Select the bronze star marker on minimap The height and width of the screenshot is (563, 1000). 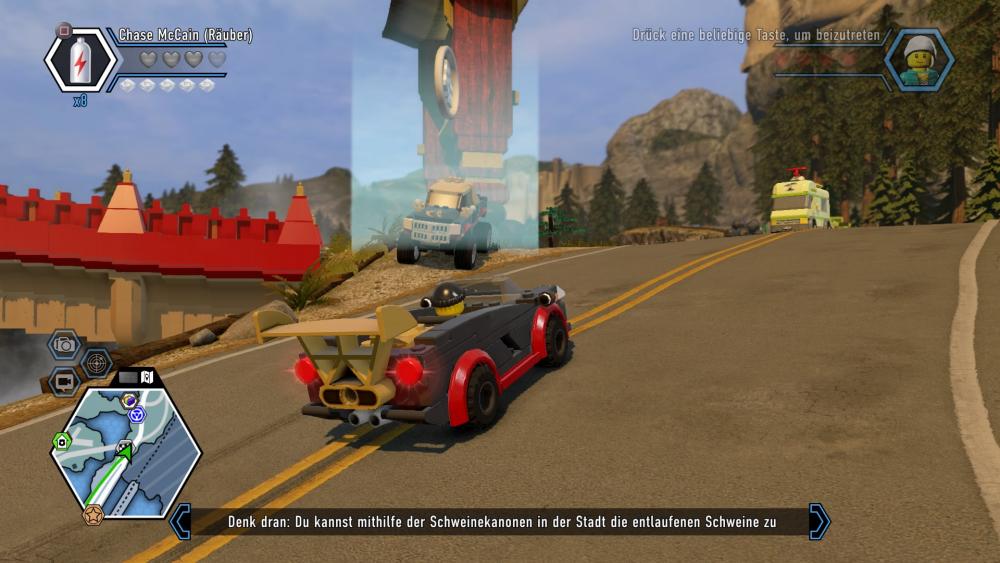point(93,515)
